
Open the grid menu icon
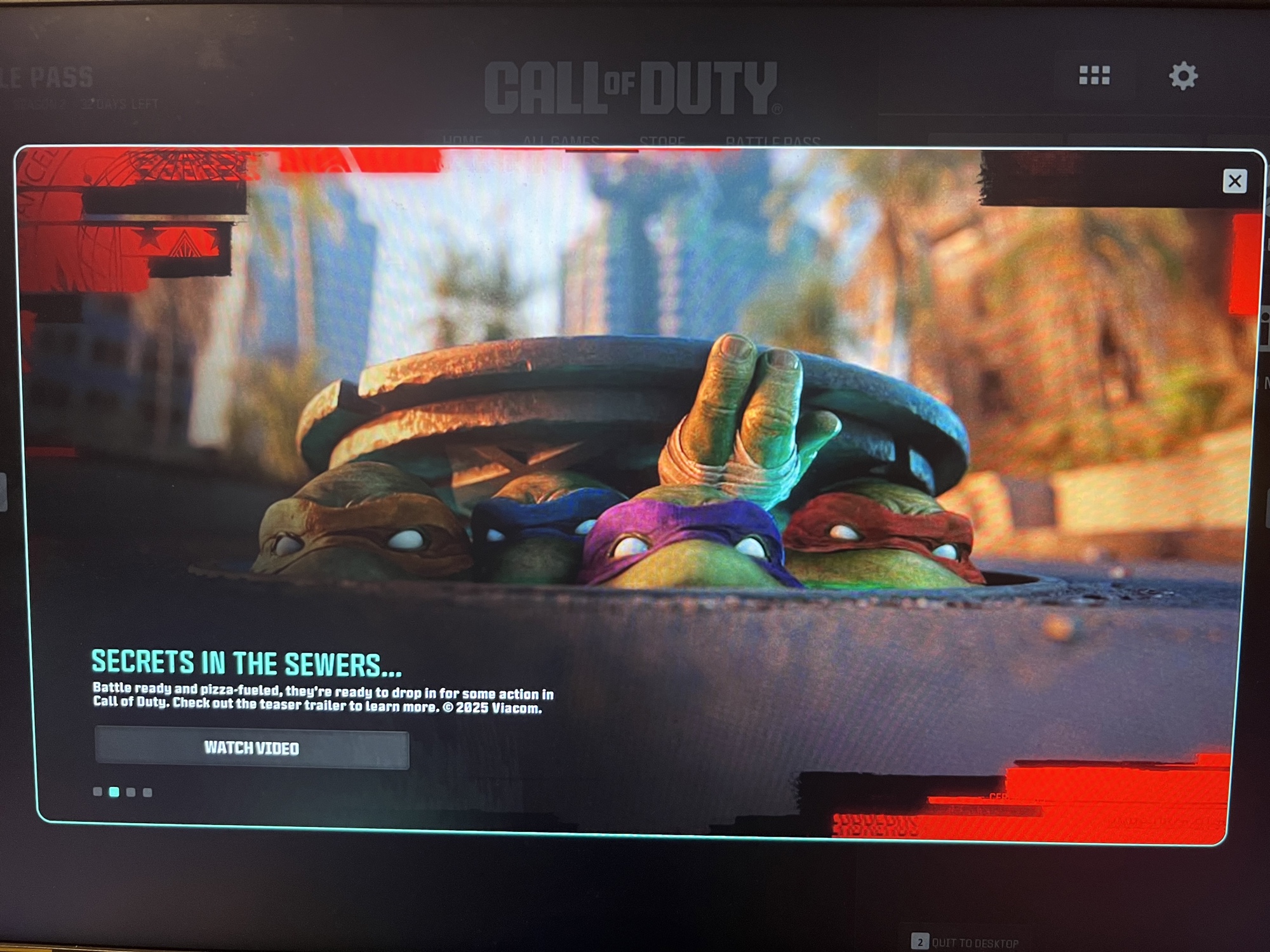click(x=1095, y=76)
